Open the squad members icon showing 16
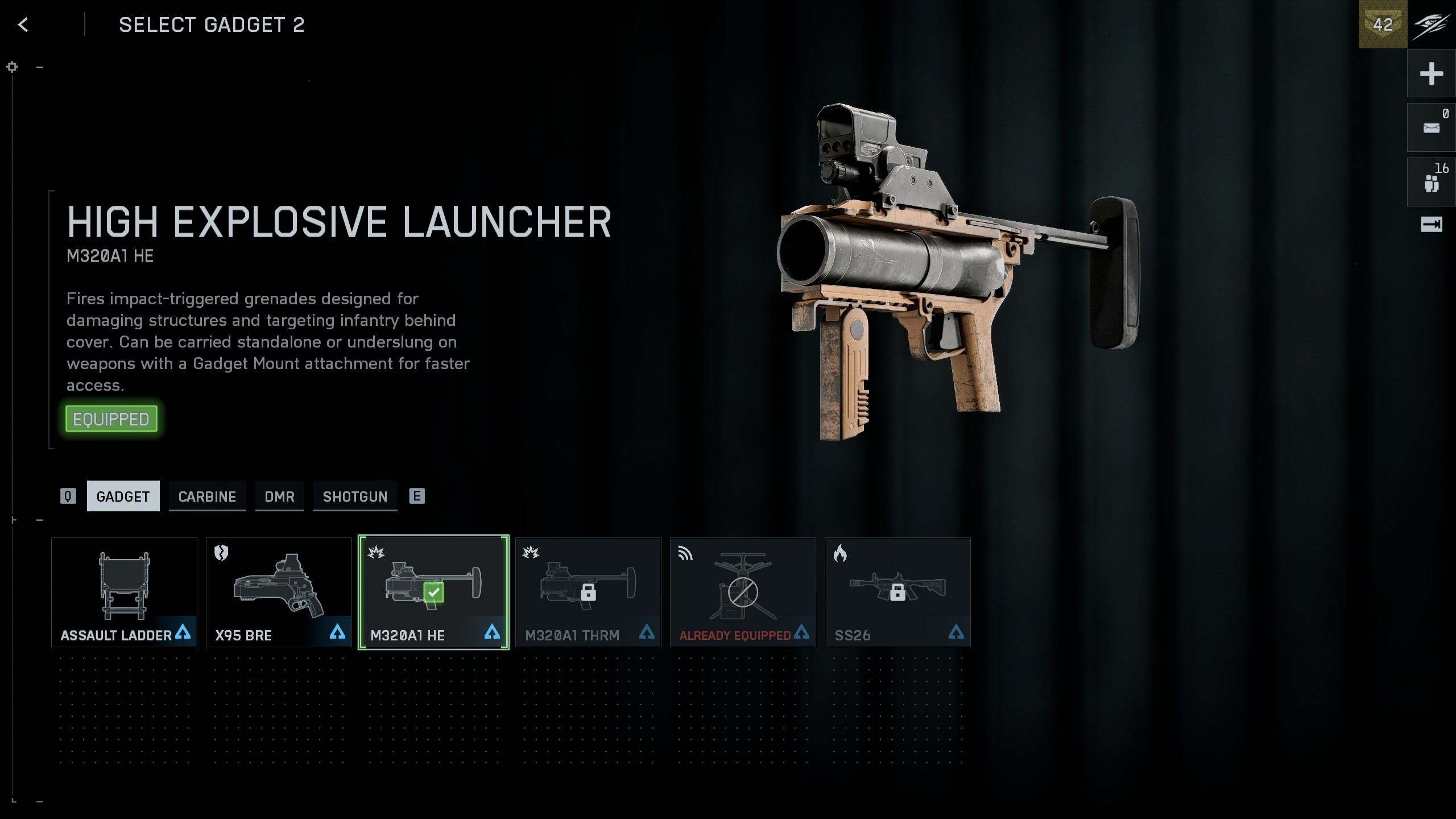This screenshot has width=1456, height=819. (x=1431, y=183)
